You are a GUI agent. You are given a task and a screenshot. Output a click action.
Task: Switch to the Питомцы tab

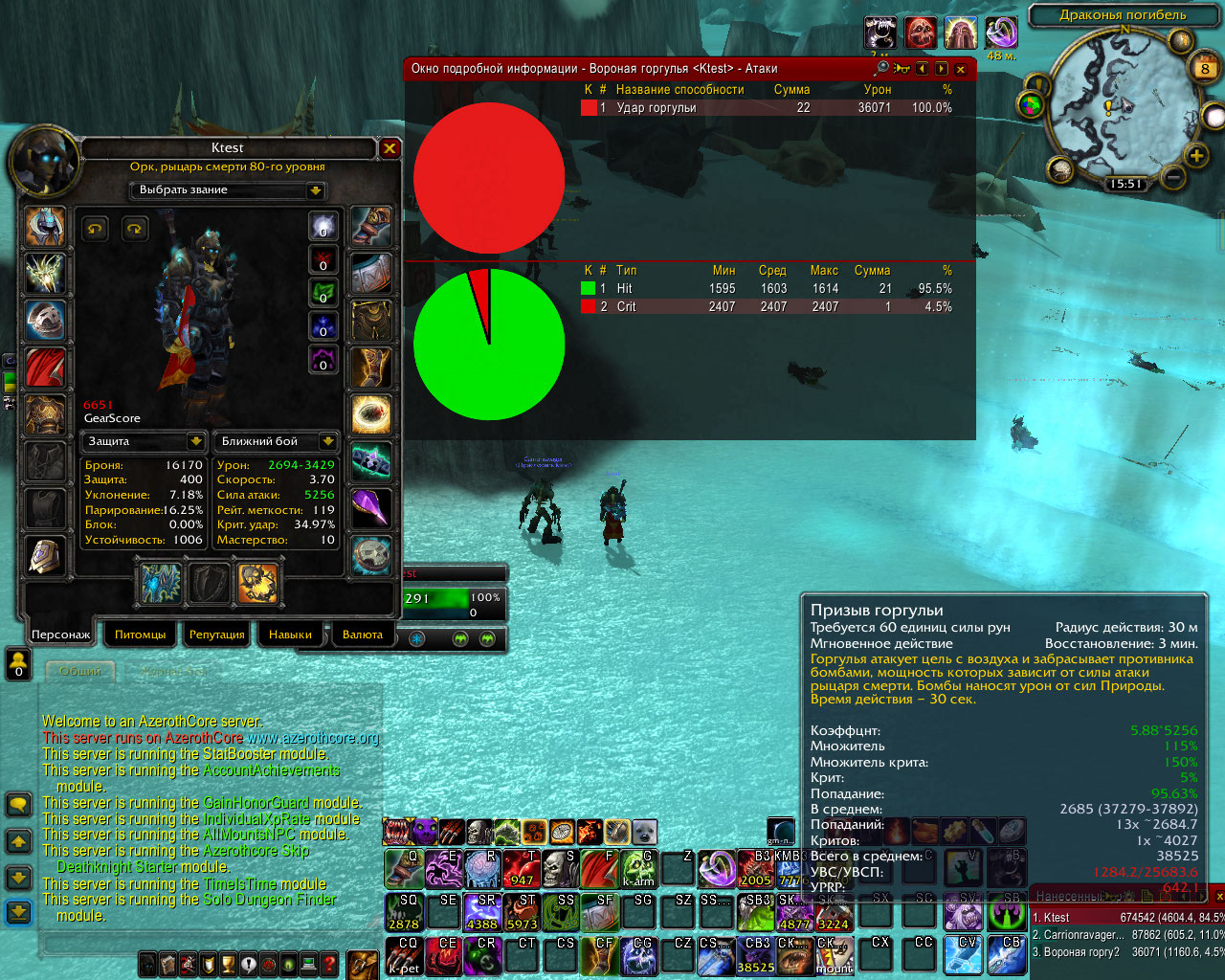(x=140, y=635)
